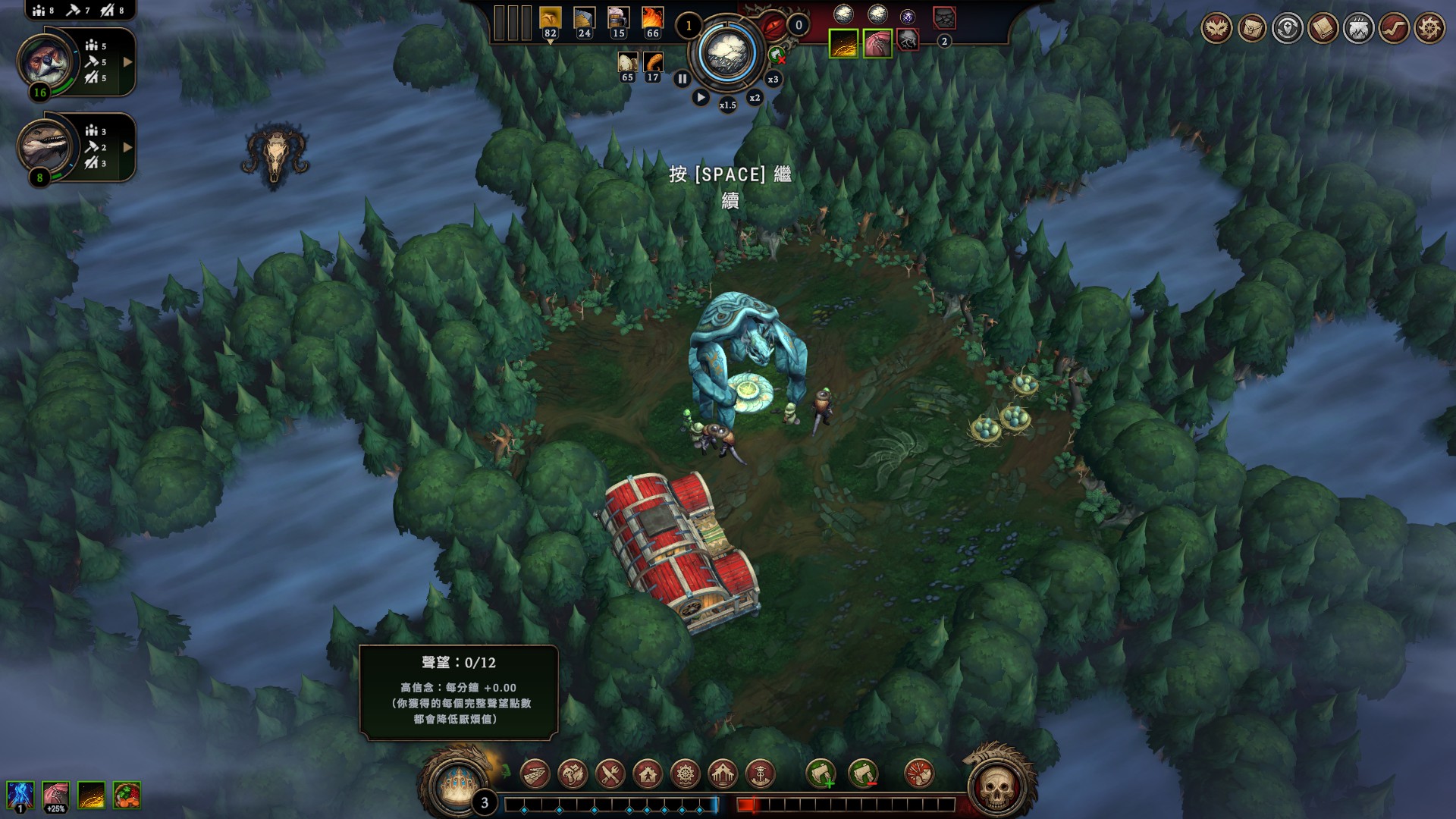Select the bearded villager species portrait

(x=46, y=61)
